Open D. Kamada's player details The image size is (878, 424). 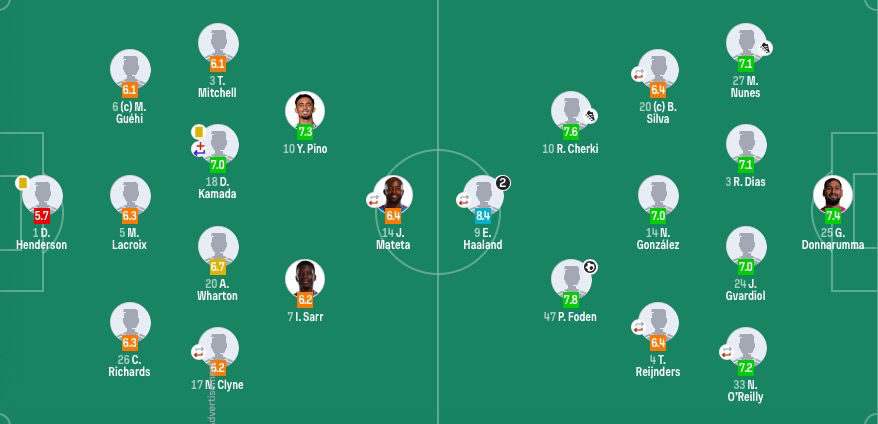point(218,145)
